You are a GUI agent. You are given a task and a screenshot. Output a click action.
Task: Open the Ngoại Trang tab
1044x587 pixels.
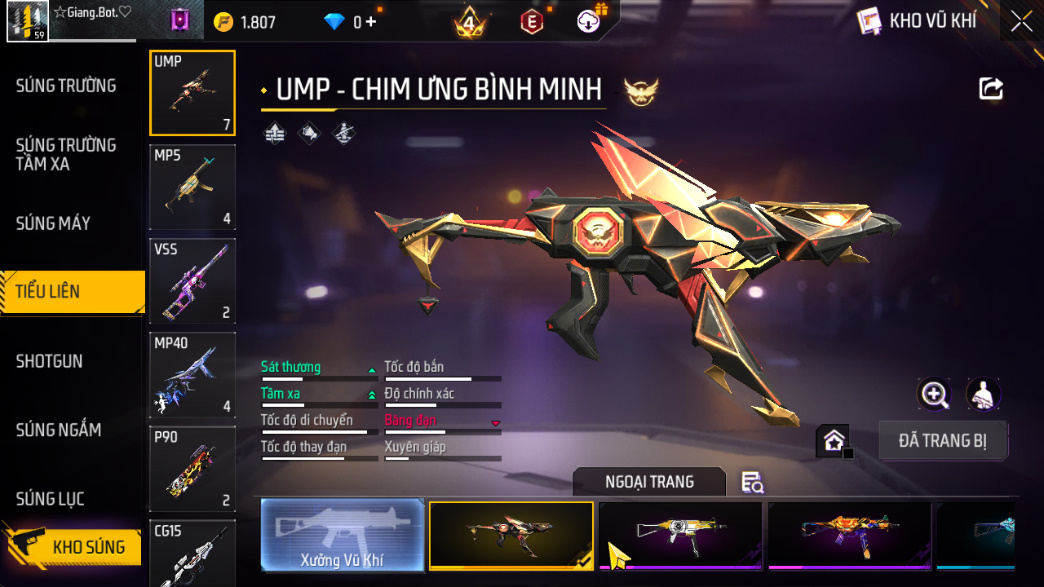(649, 482)
